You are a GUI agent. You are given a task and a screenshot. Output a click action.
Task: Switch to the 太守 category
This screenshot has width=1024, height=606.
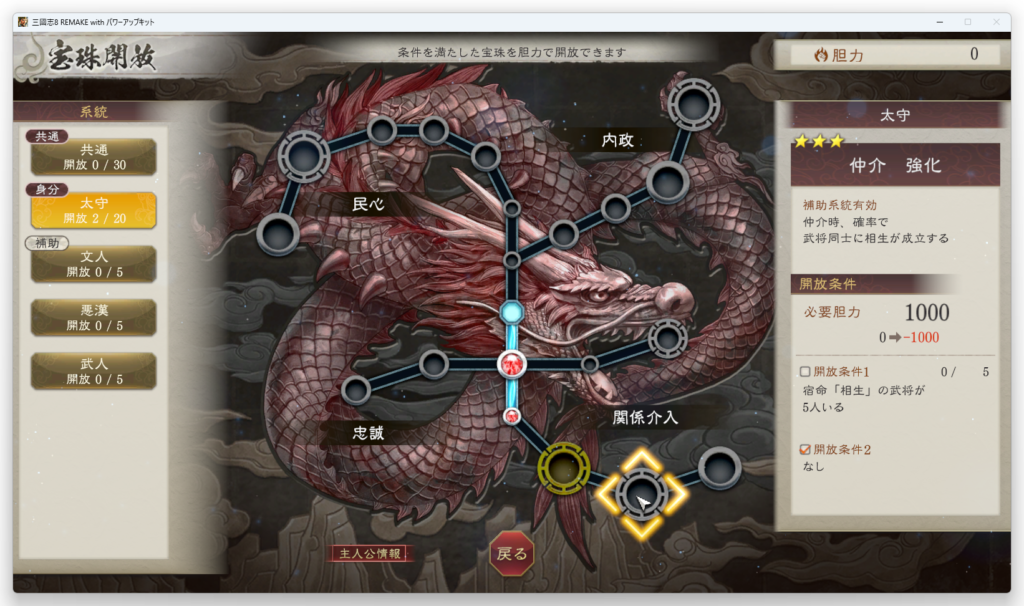click(x=94, y=211)
